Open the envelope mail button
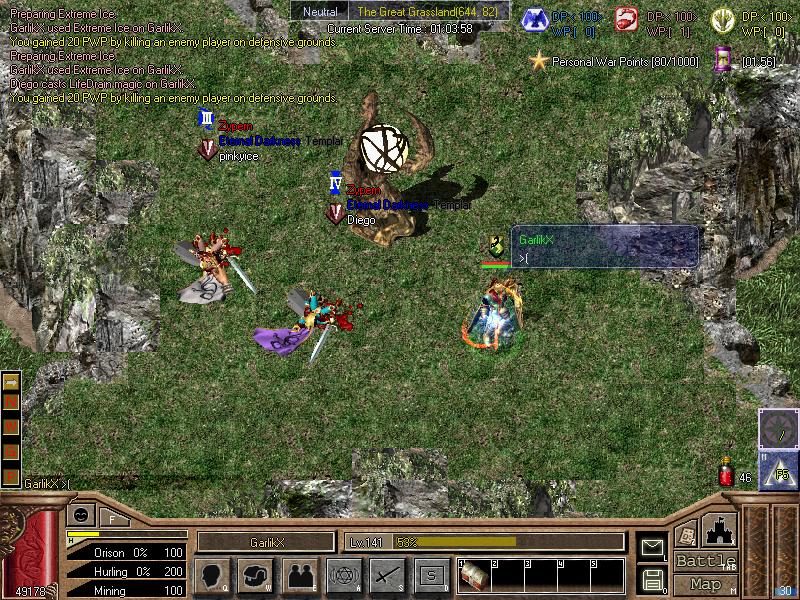Screen dimensions: 800x600 click(x=652, y=546)
